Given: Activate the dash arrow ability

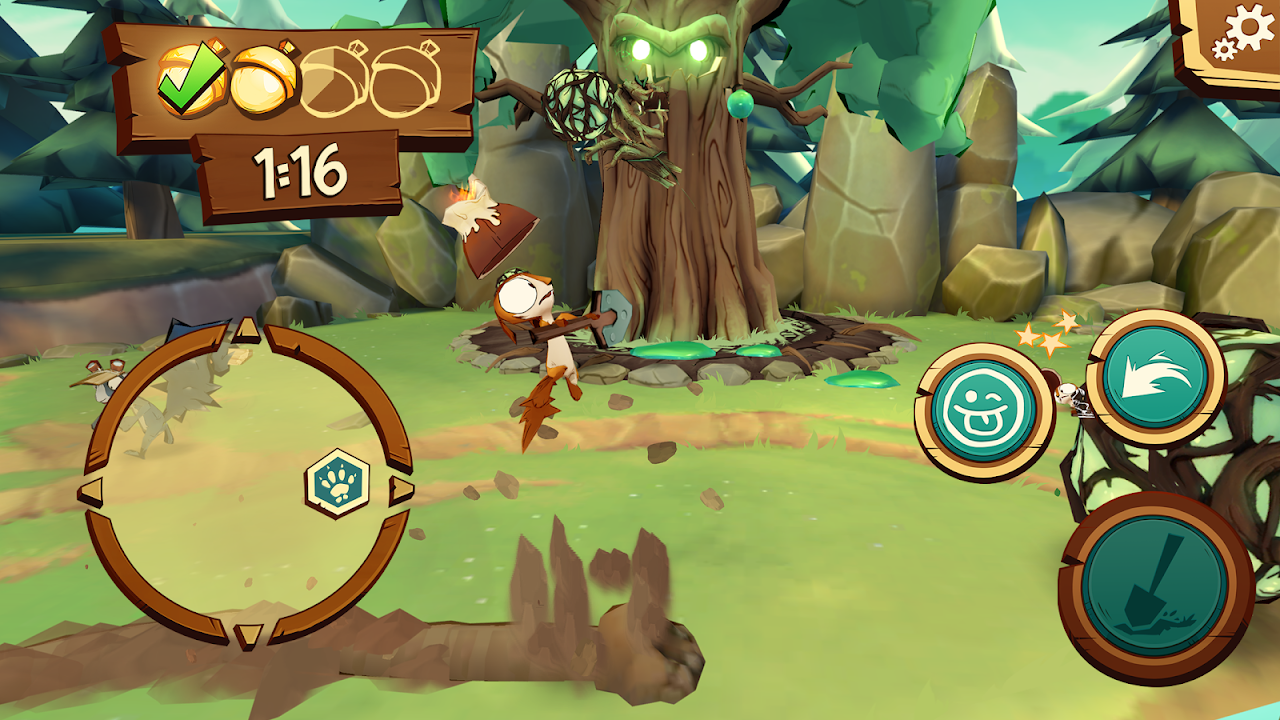Looking at the screenshot, I should [1156, 377].
